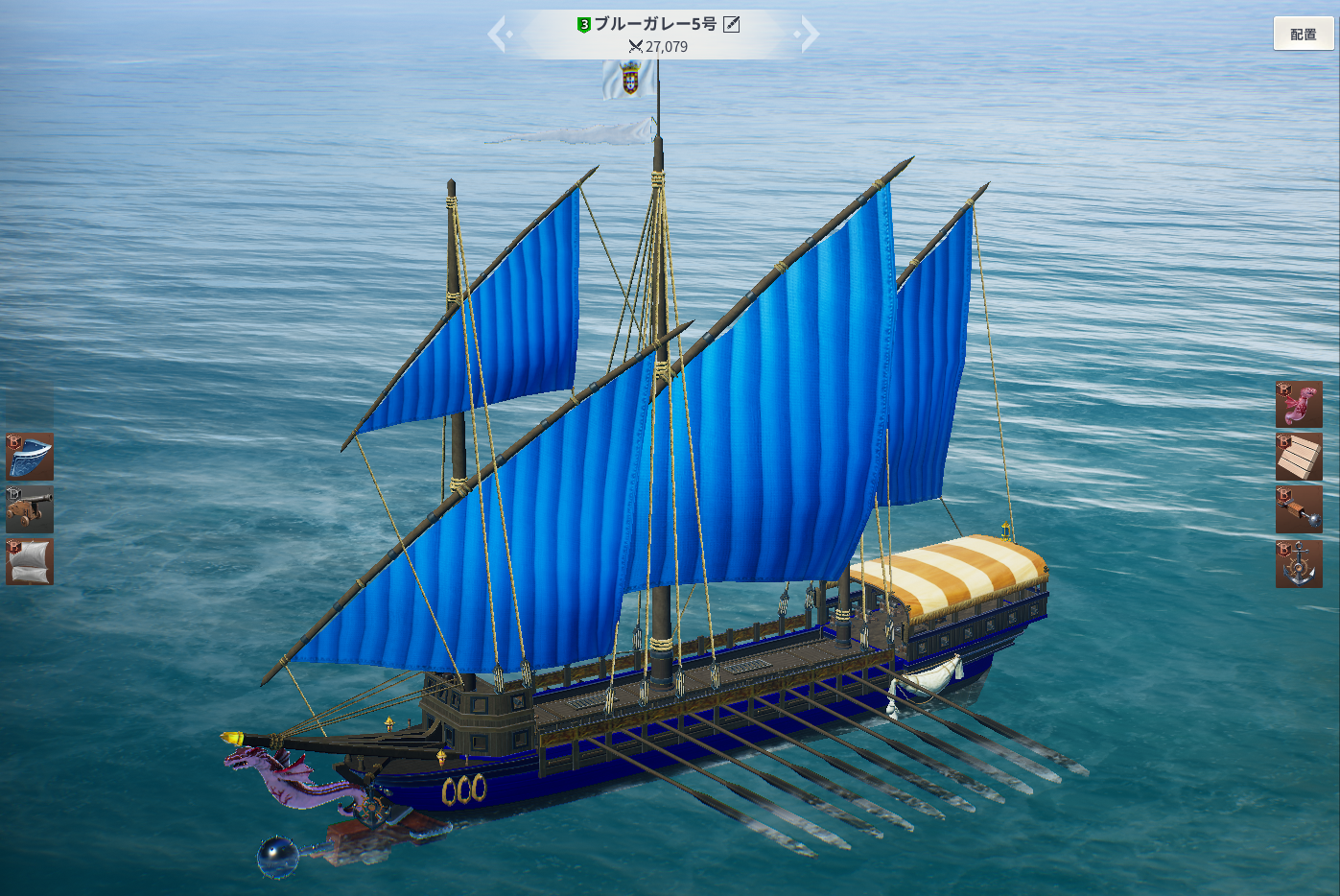
Task: Select the pink seahorse figurehead slot
Action: pos(1299,404)
